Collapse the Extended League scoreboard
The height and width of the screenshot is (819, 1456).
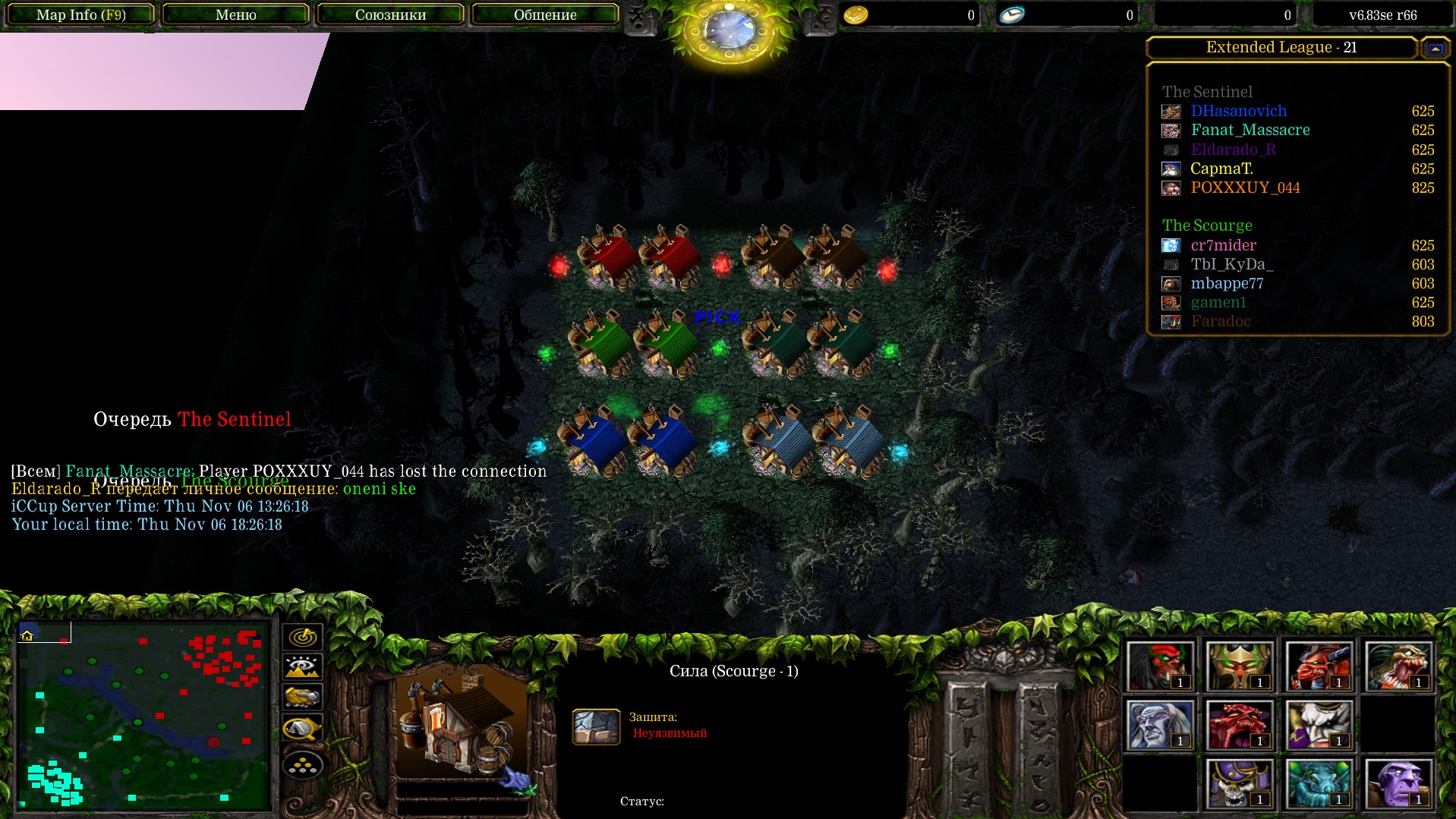(x=1434, y=48)
